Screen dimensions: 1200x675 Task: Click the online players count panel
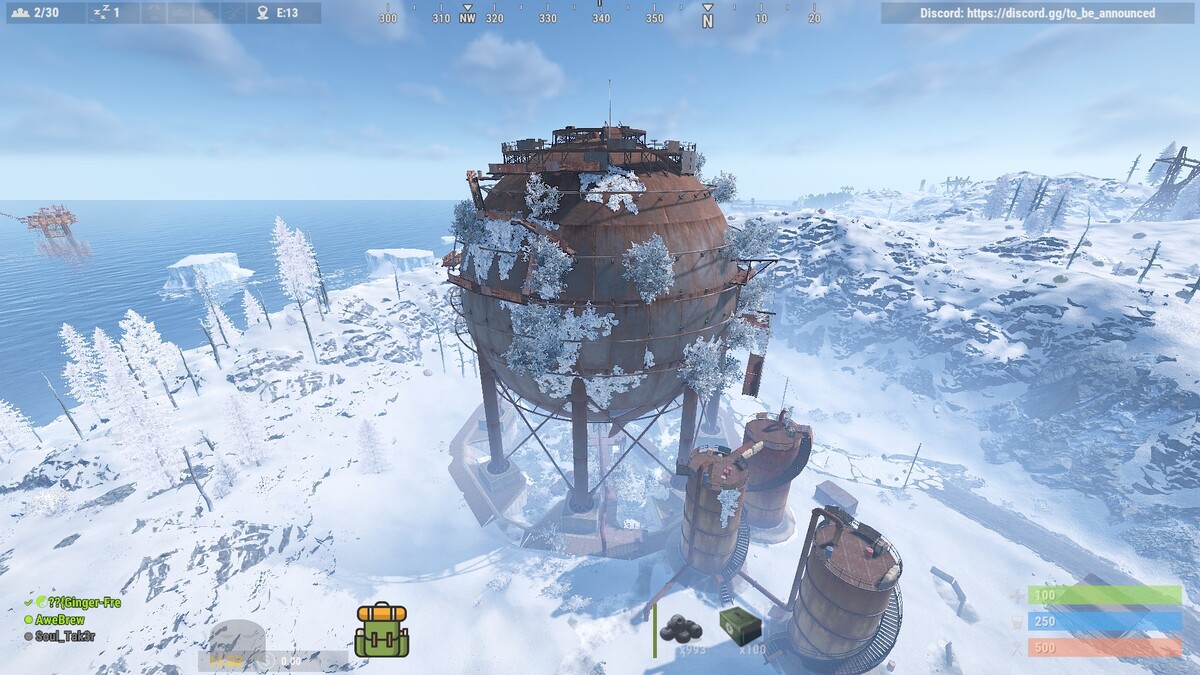point(37,13)
